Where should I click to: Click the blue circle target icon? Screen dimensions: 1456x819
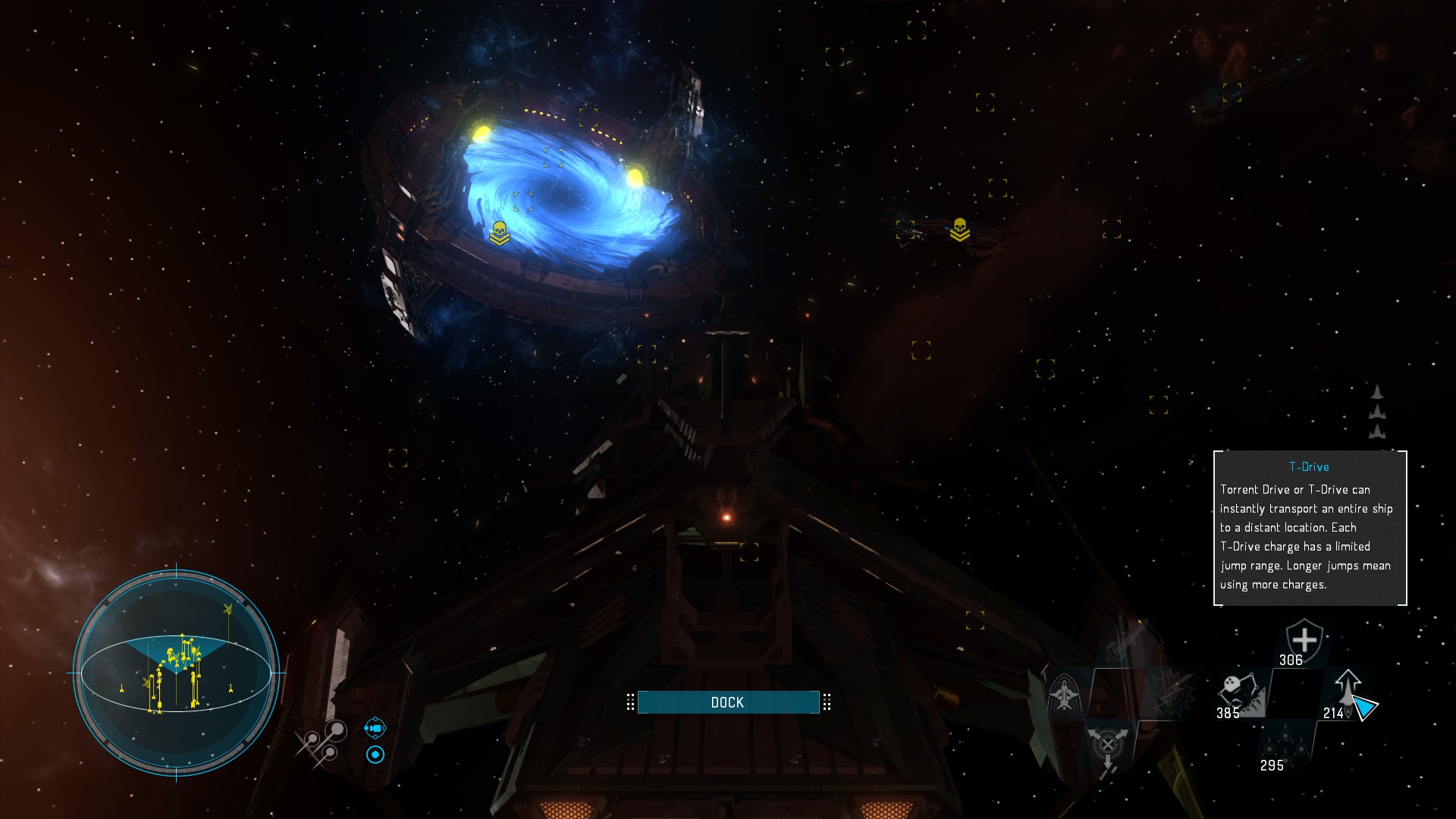(x=375, y=755)
